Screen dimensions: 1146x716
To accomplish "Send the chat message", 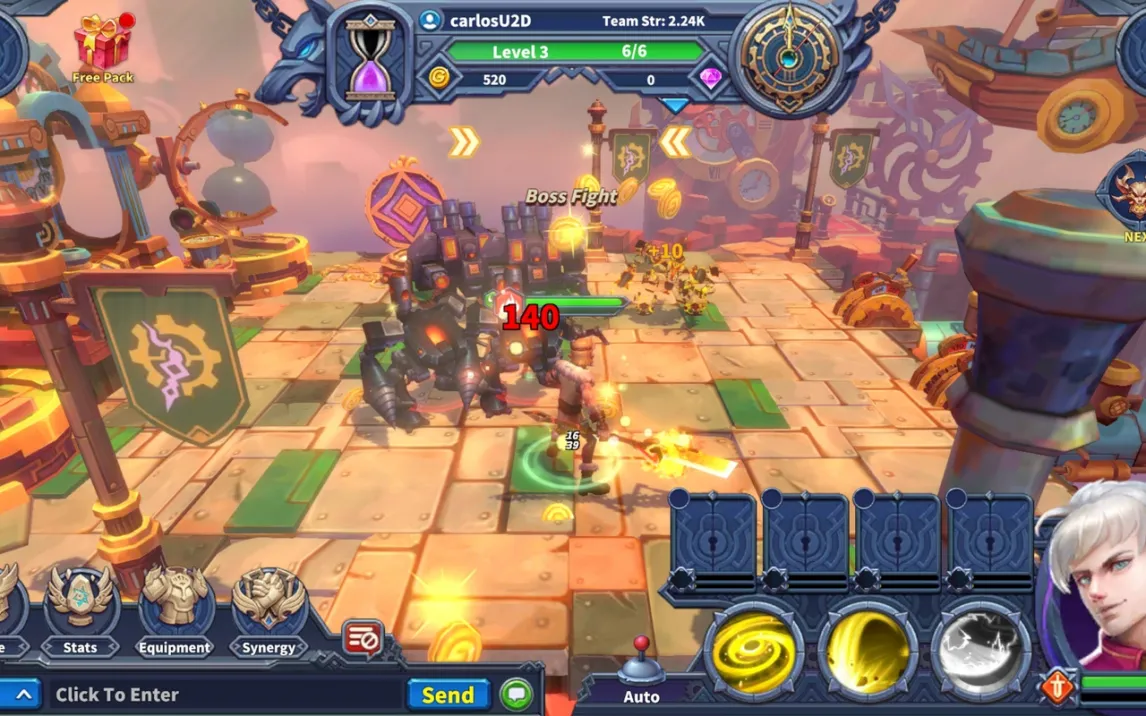I will coord(447,694).
